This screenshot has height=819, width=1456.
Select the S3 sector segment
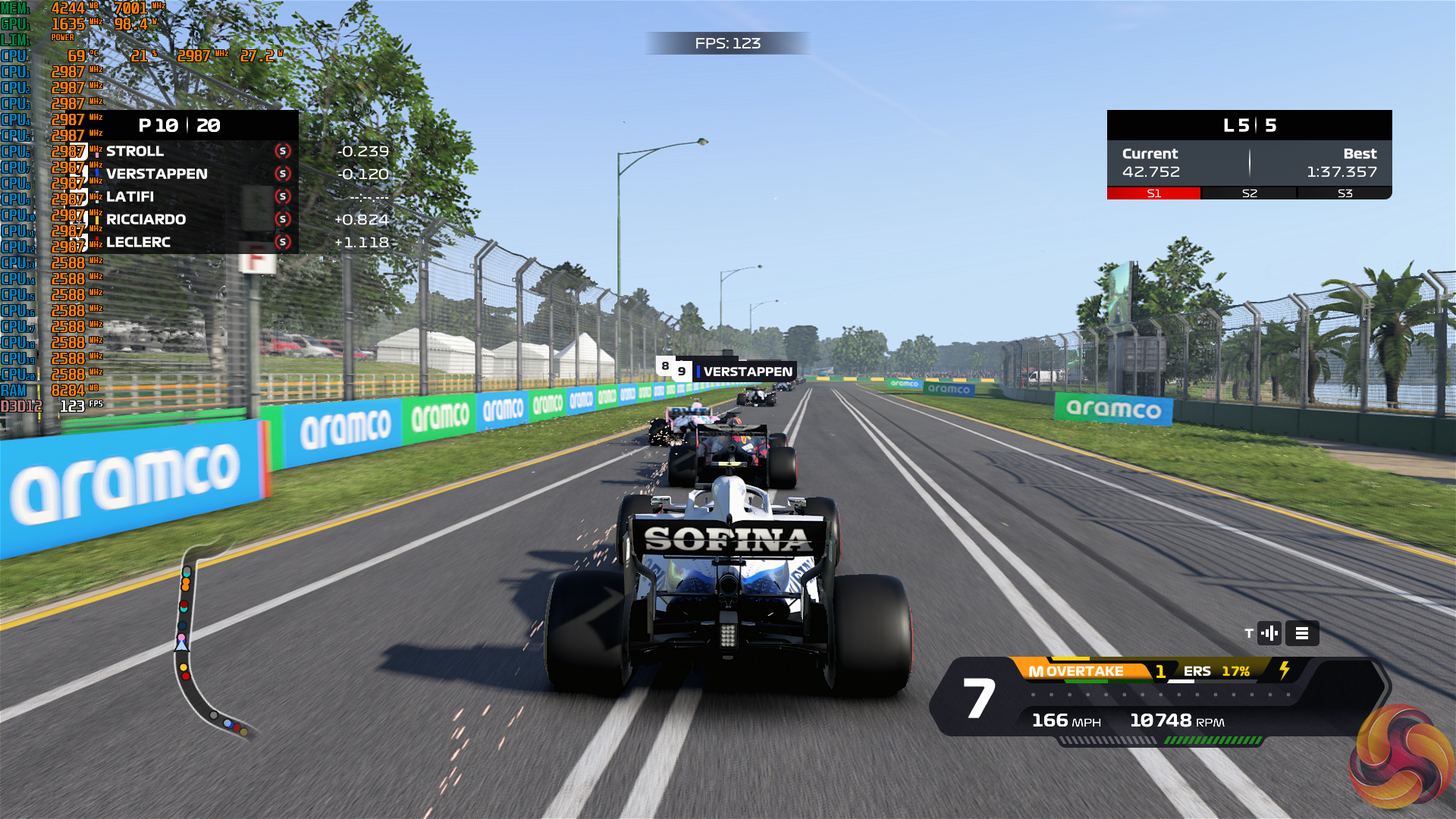[1345, 193]
